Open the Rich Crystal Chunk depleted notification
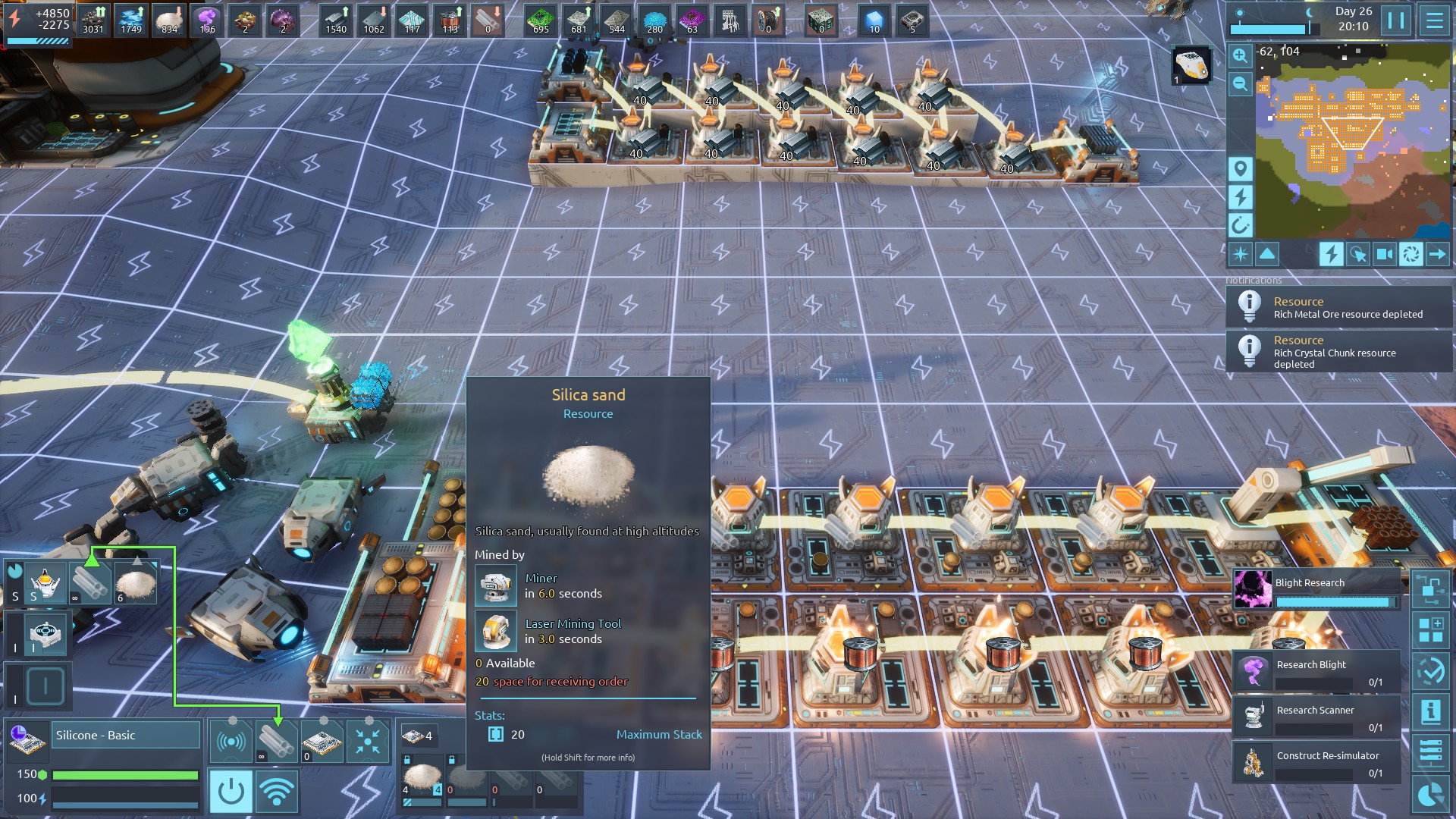The height and width of the screenshot is (819, 1456). pyautogui.click(x=1339, y=352)
